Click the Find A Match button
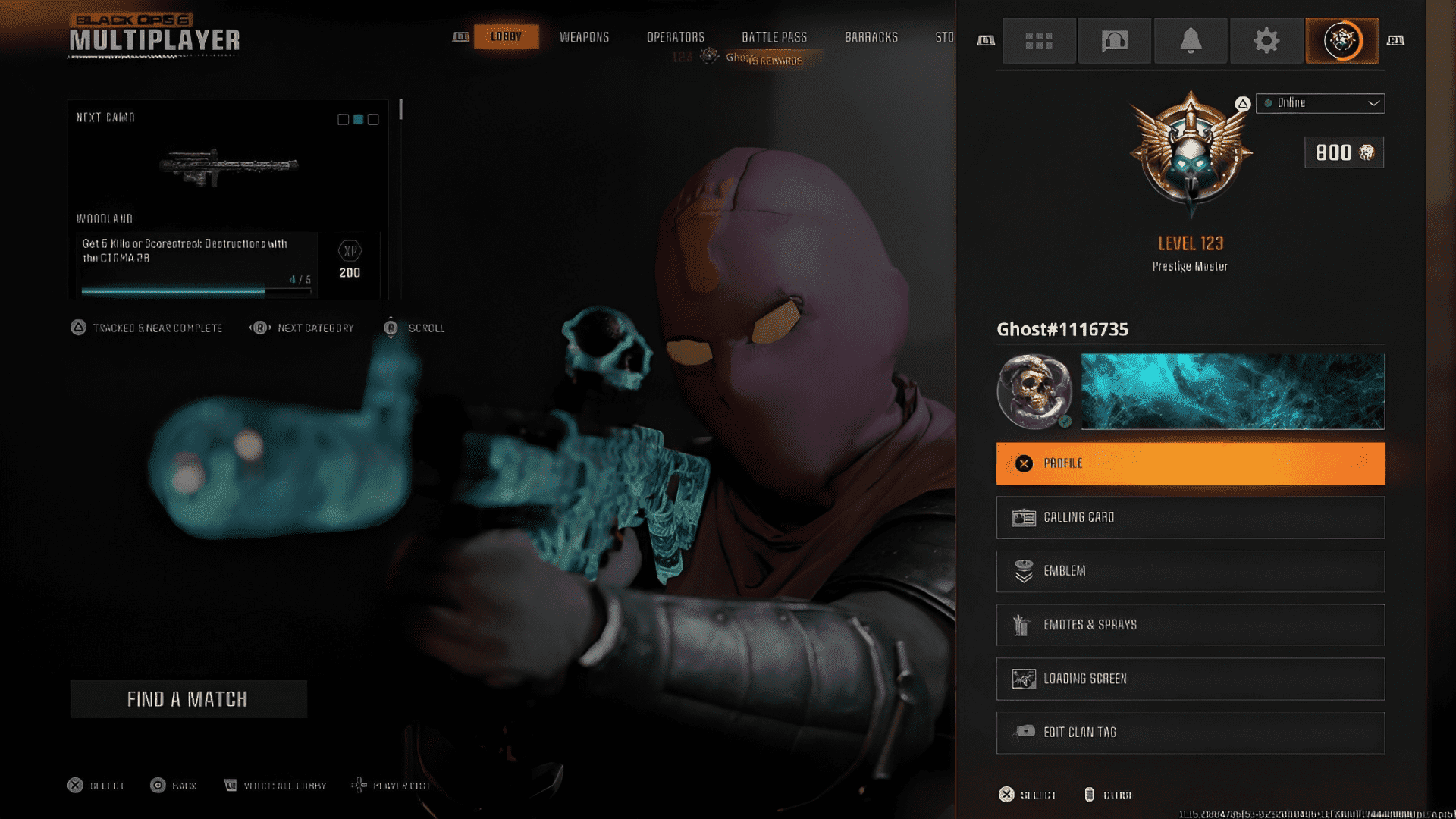Viewport: 1456px width, 819px height. pos(188,698)
